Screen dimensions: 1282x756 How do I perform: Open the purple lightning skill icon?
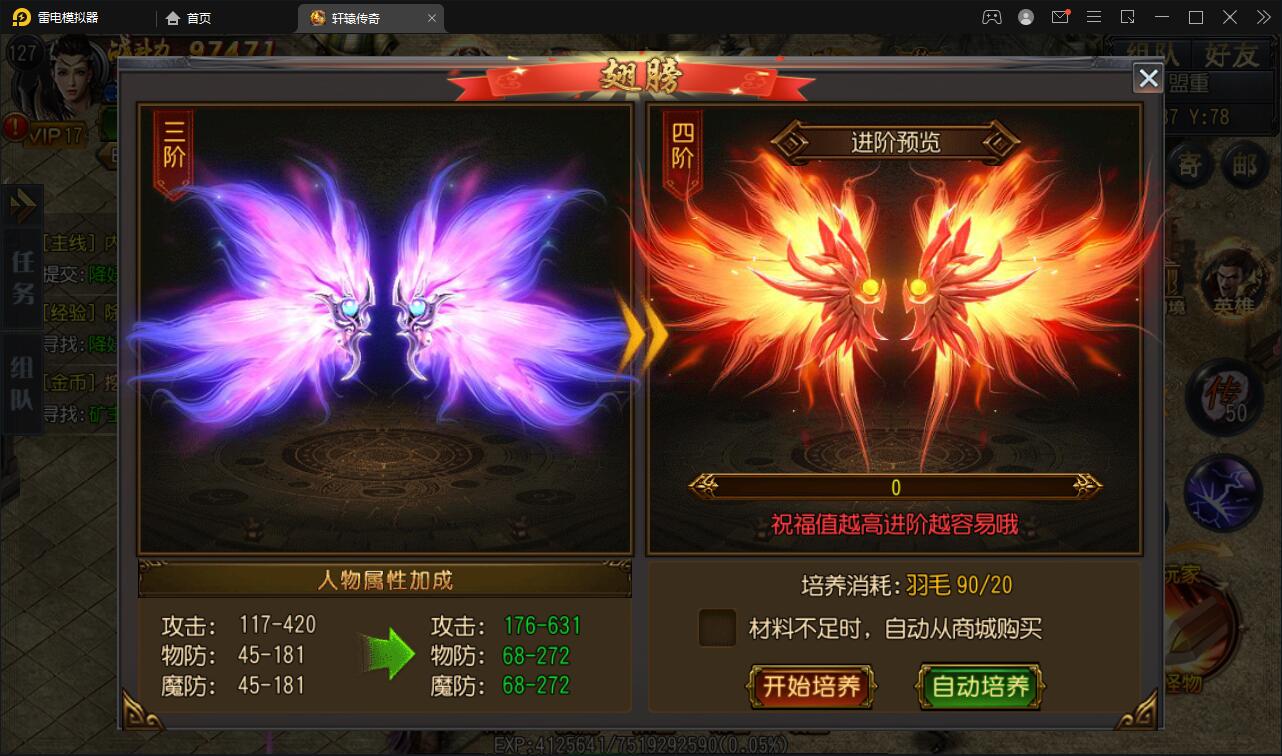tap(1224, 494)
